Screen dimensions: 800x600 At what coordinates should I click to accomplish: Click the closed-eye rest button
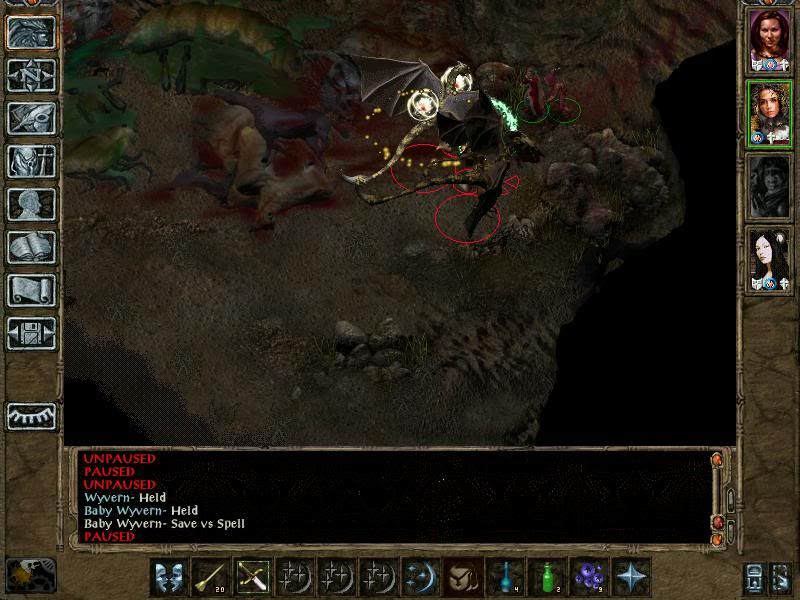[x=31, y=415]
